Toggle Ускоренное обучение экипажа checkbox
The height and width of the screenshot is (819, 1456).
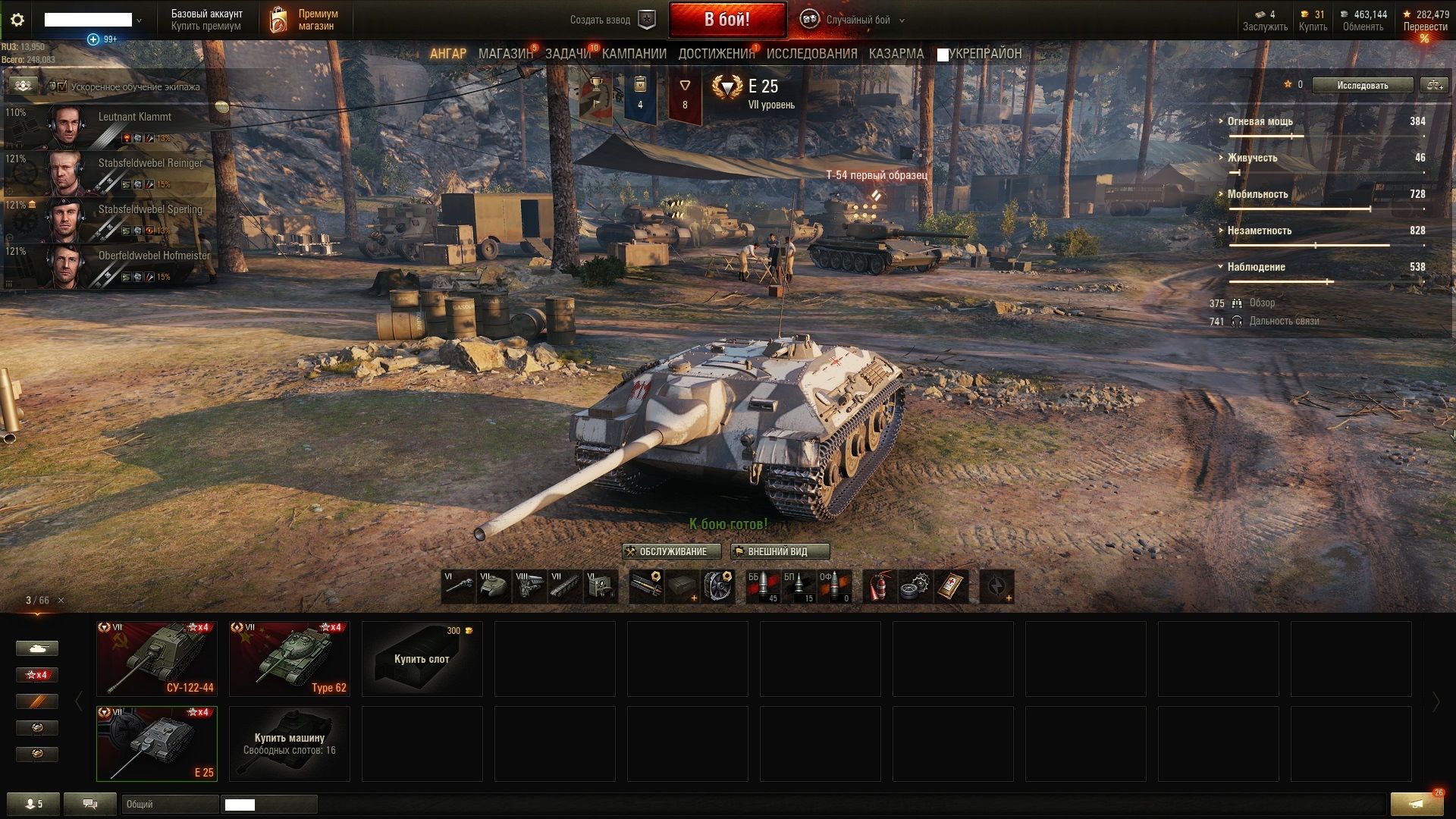tap(62, 87)
